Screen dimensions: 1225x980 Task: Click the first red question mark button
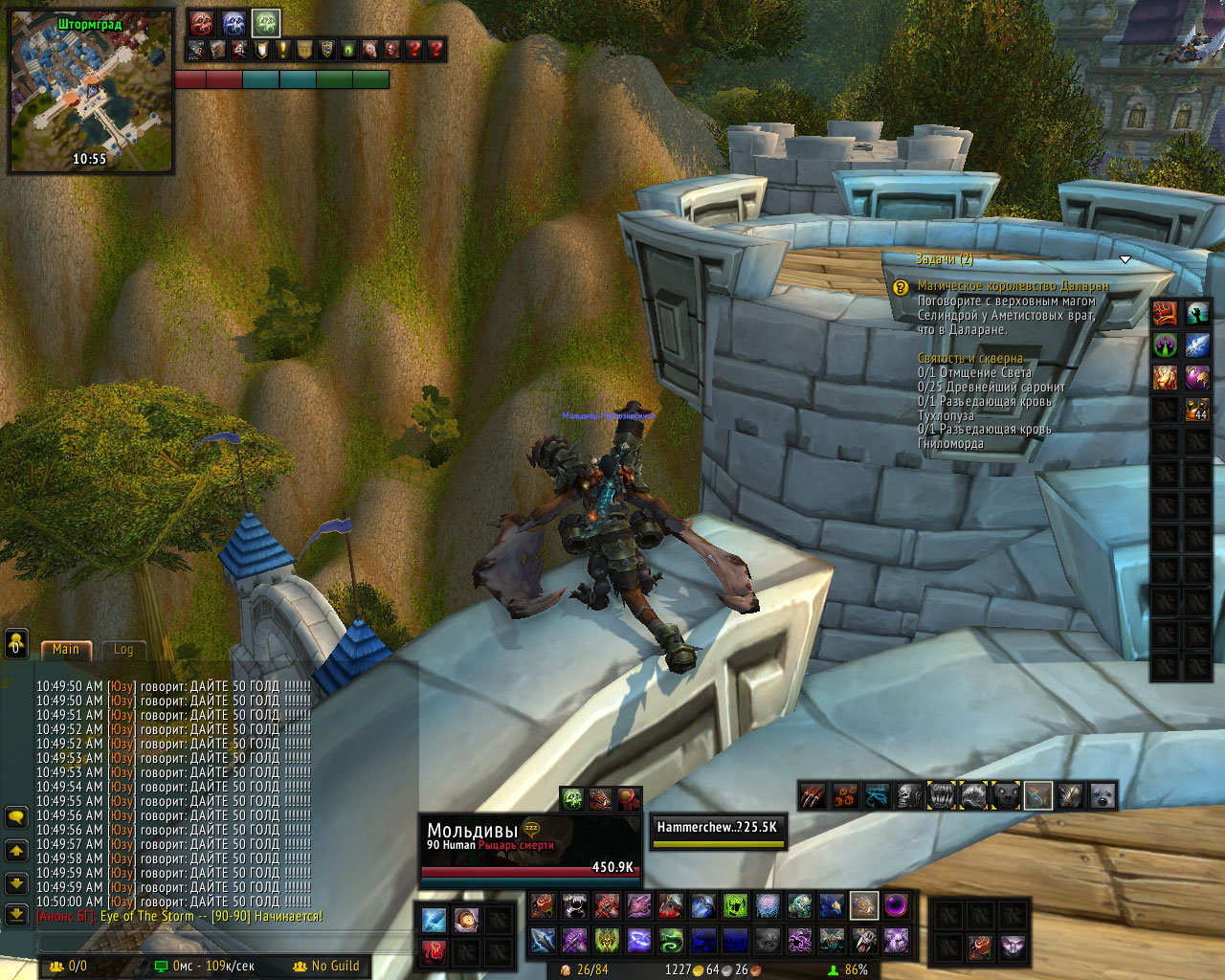tap(413, 50)
